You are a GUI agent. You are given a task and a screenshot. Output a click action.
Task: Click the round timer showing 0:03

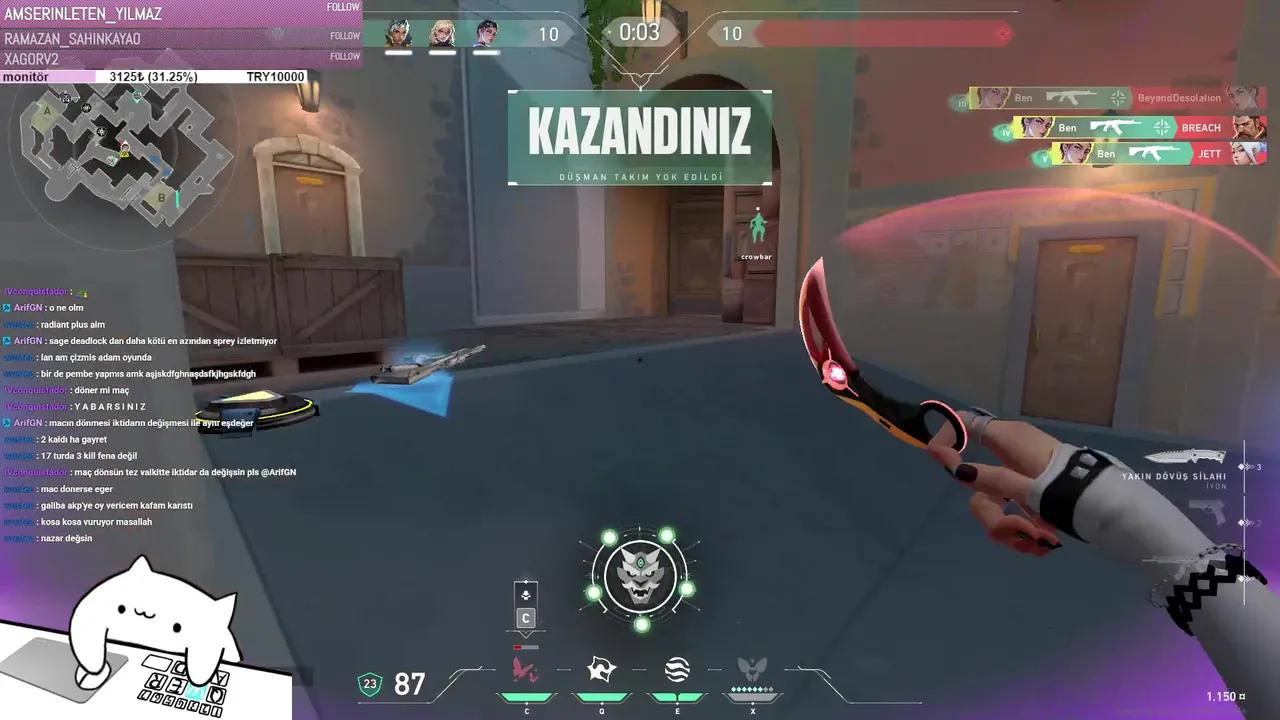pos(638,31)
